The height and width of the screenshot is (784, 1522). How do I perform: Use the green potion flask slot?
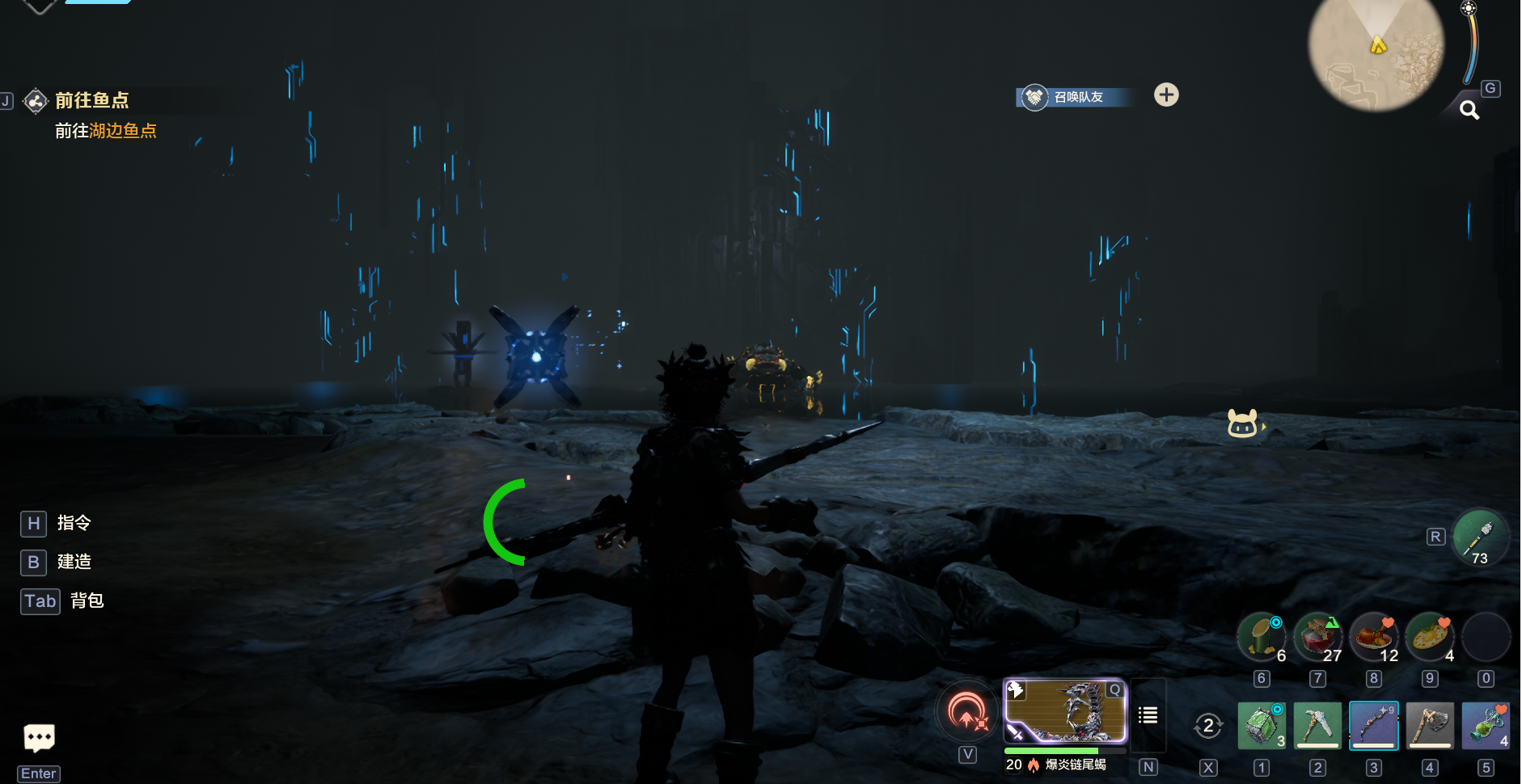tap(1486, 725)
